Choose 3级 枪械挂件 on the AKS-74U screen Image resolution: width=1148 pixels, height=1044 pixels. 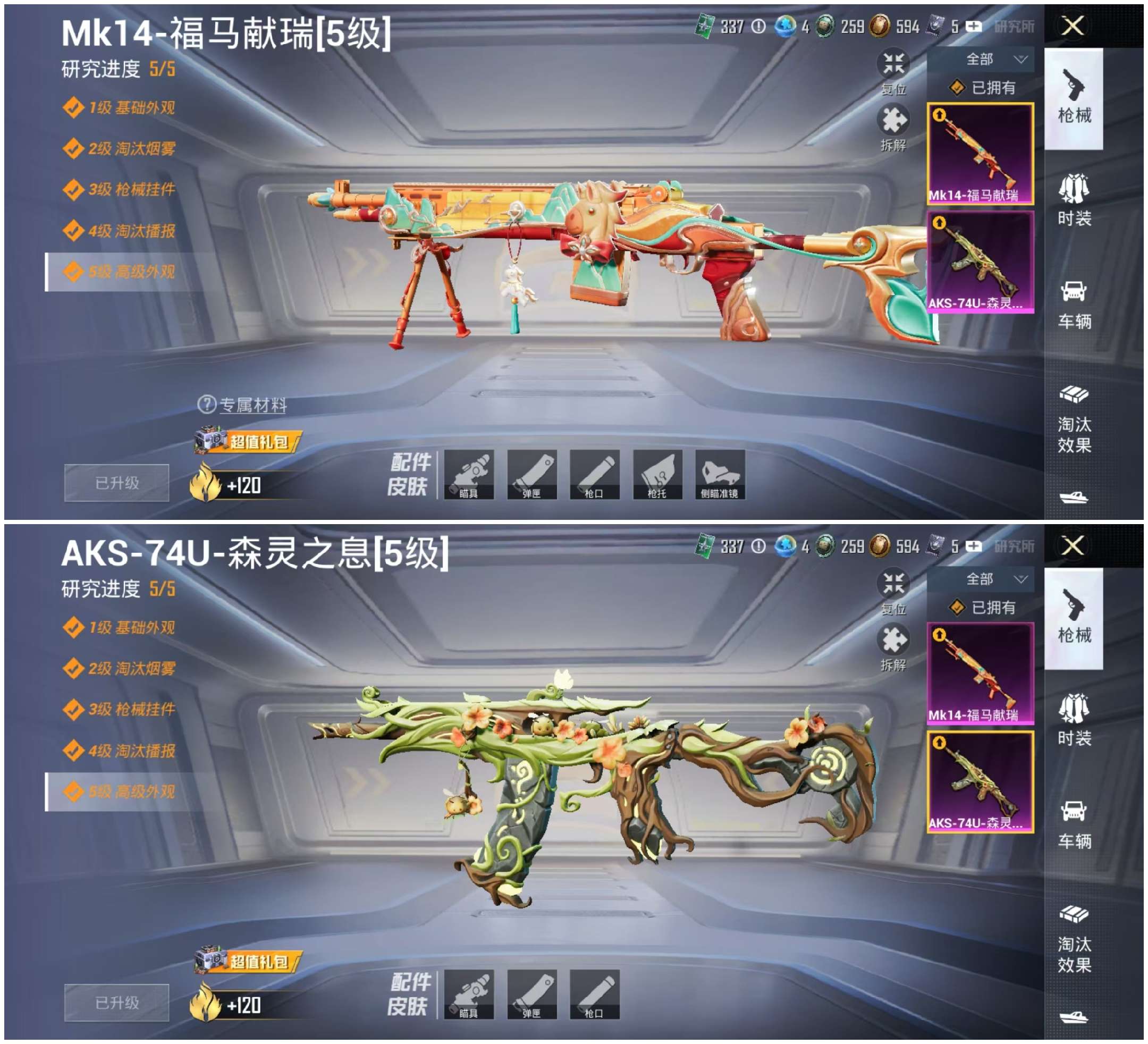[x=131, y=709]
